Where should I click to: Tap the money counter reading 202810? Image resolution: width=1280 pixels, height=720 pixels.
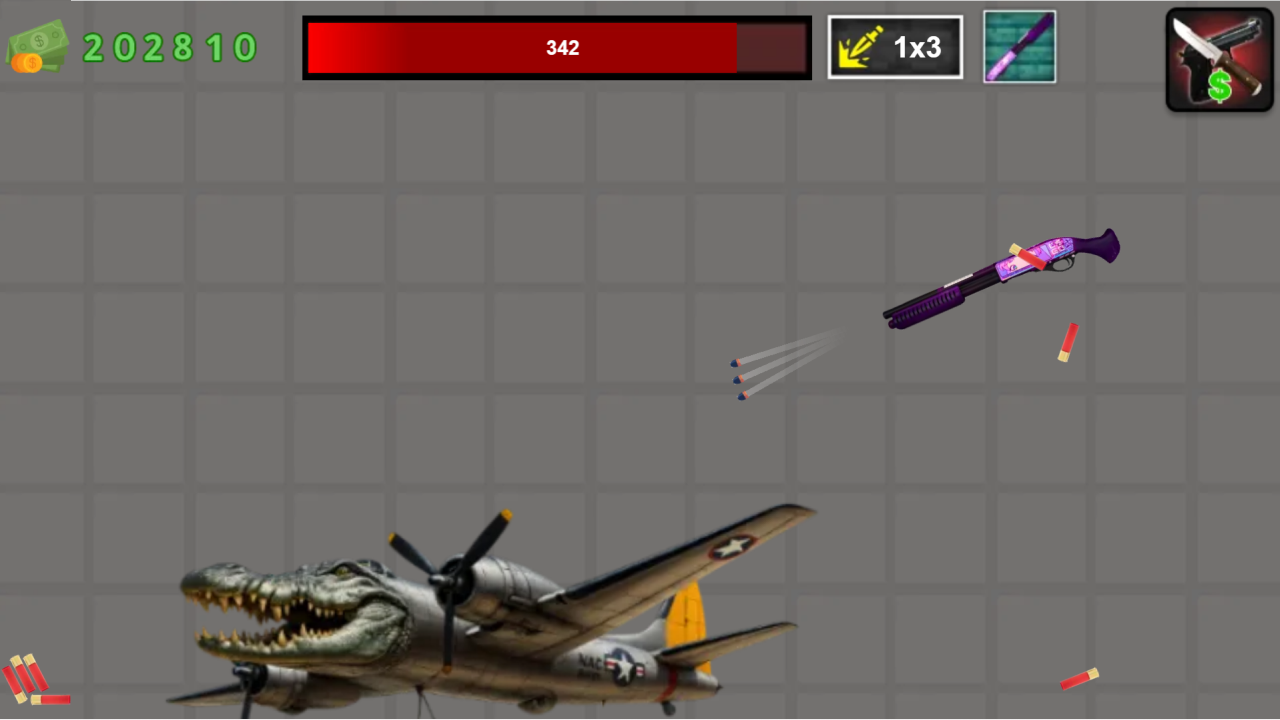click(170, 47)
